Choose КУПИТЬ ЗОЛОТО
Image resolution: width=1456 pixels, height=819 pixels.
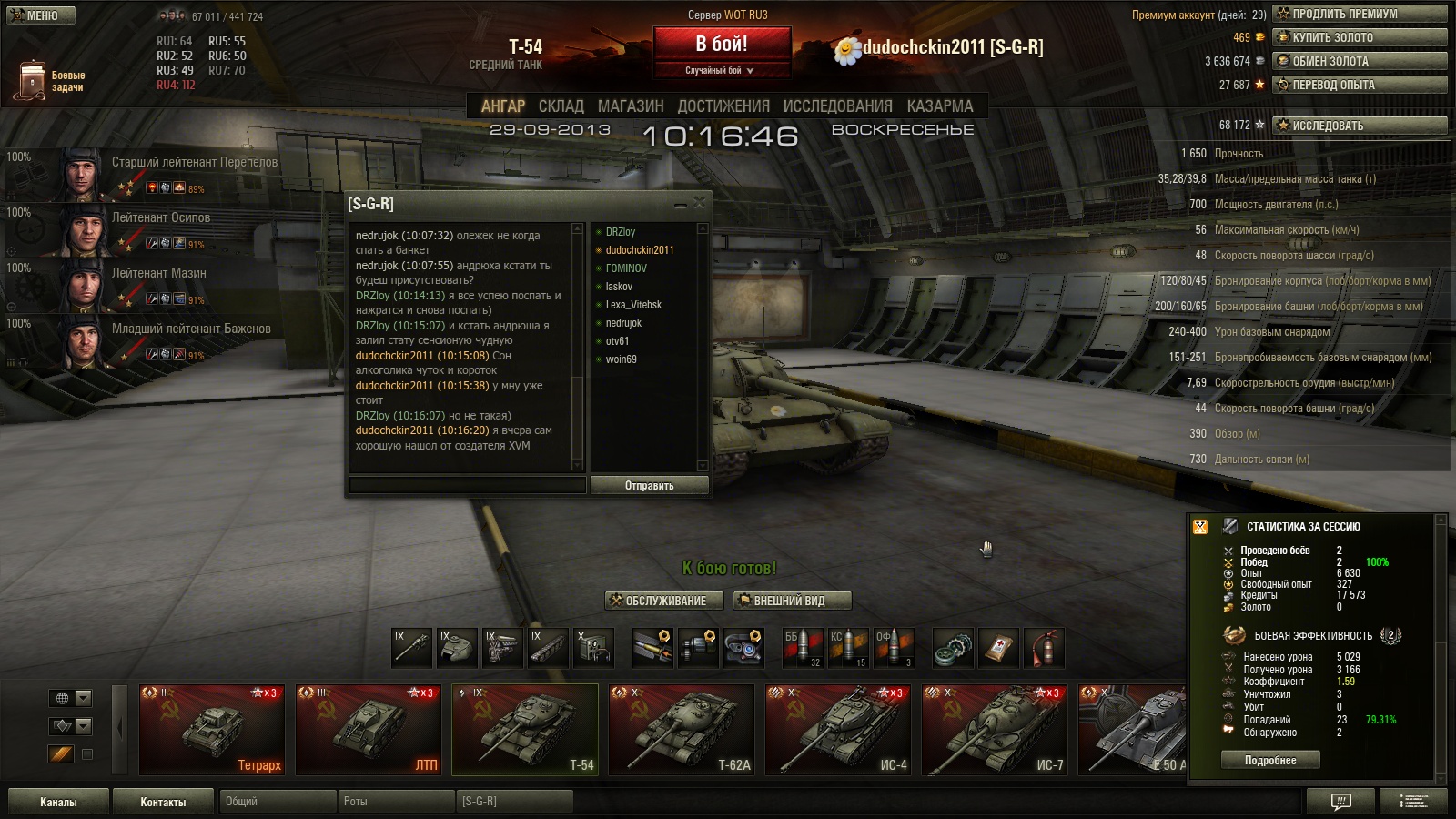pyautogui.click(x=1360, y=37)
